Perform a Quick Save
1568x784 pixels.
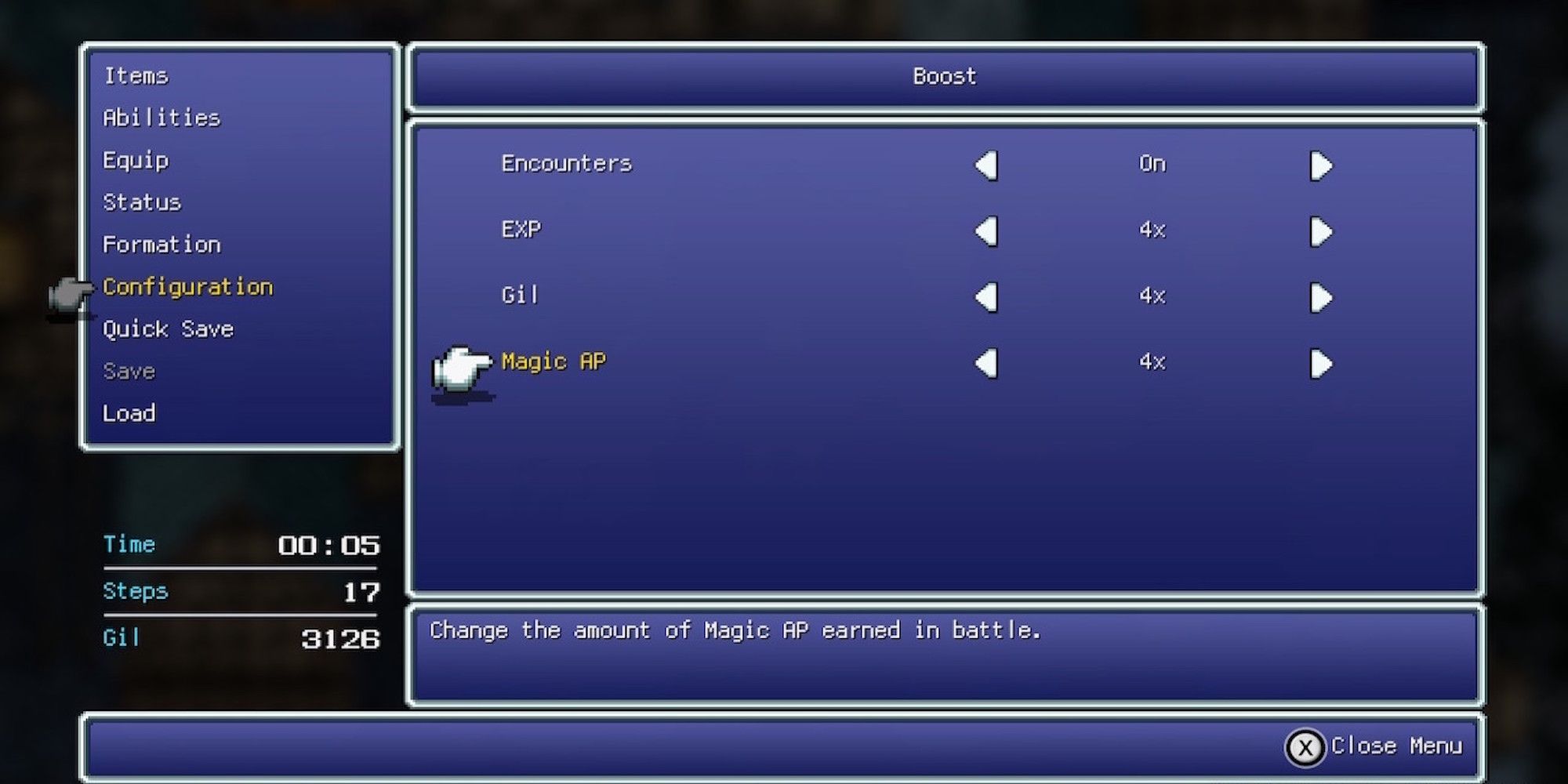coord(168,328)
